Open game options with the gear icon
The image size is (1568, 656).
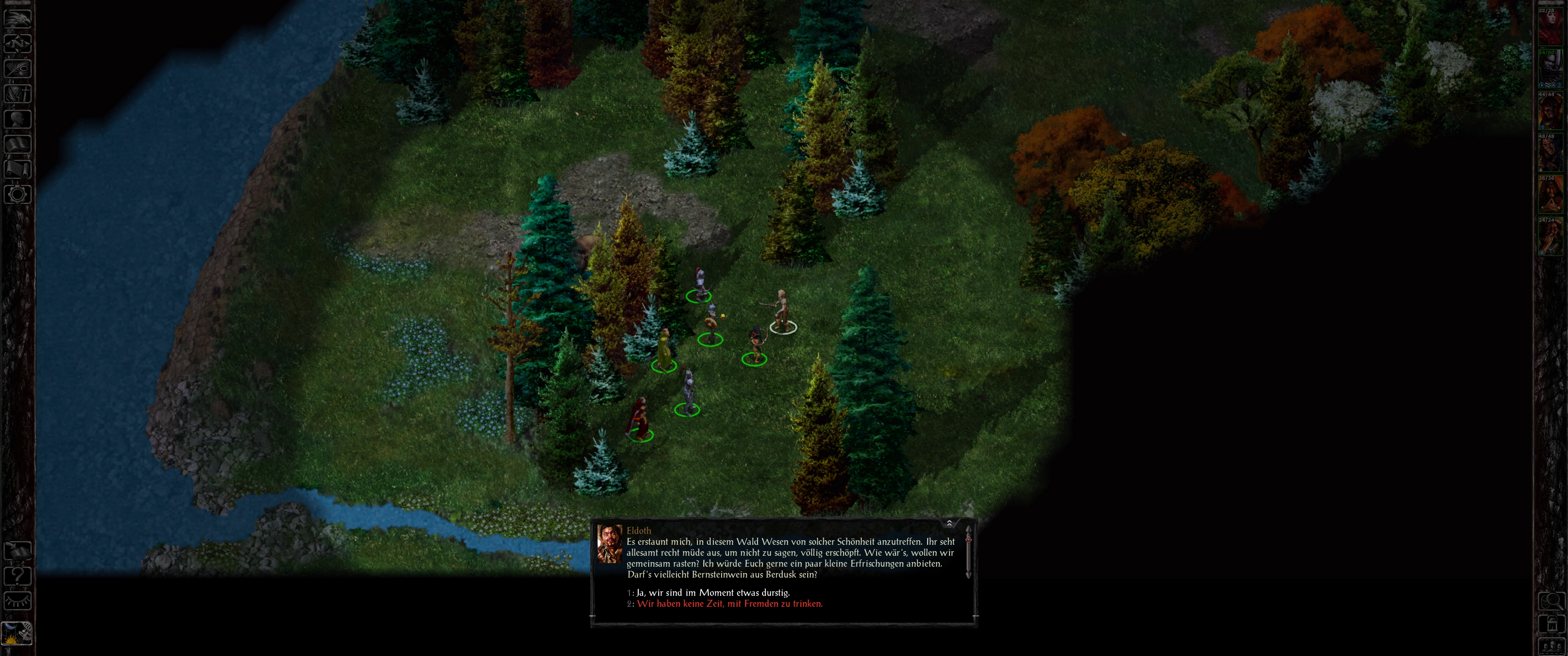tap(18, 194)
